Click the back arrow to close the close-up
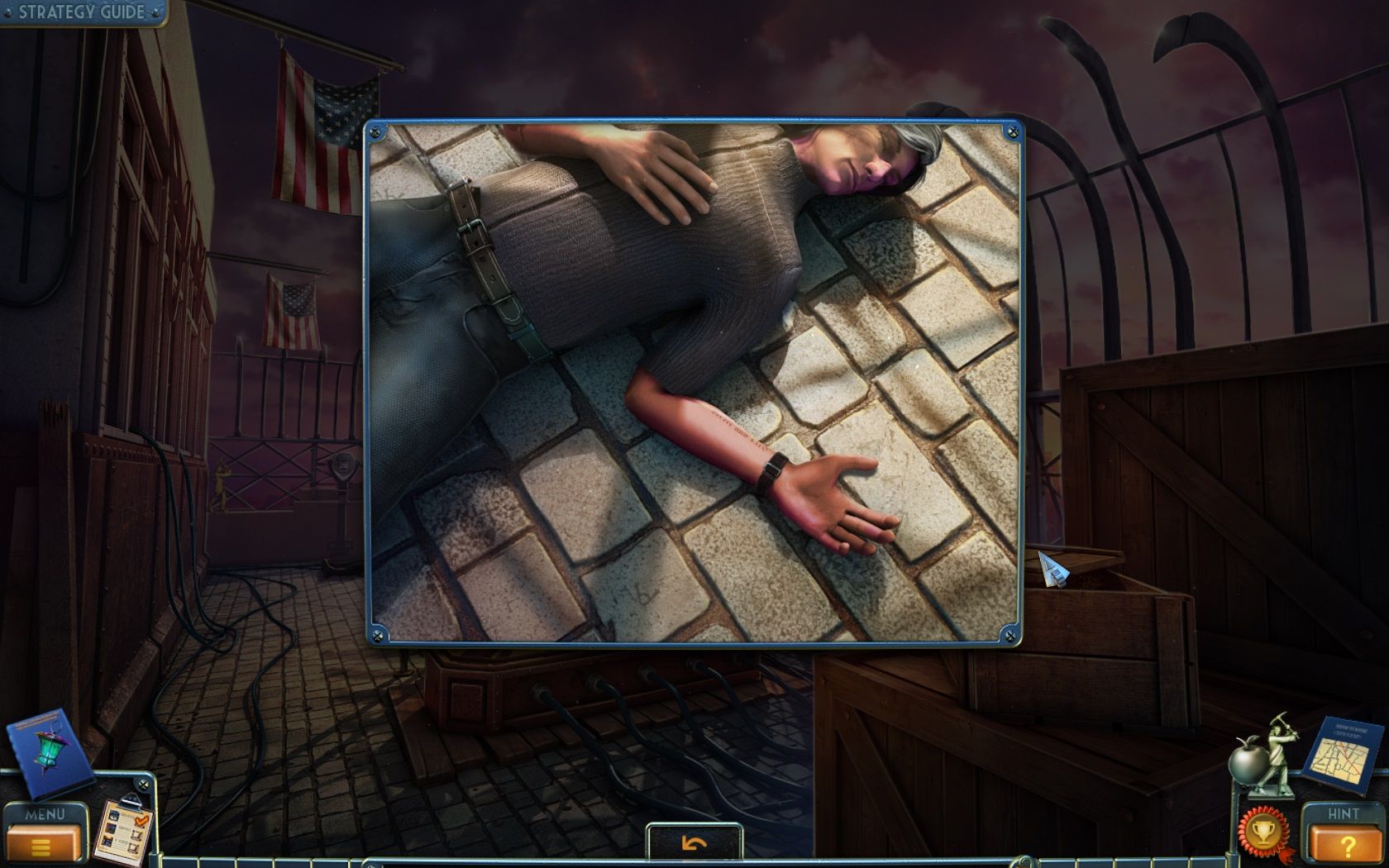The height and width of the screenshot is (868, 1389). [x=694, y=842]
